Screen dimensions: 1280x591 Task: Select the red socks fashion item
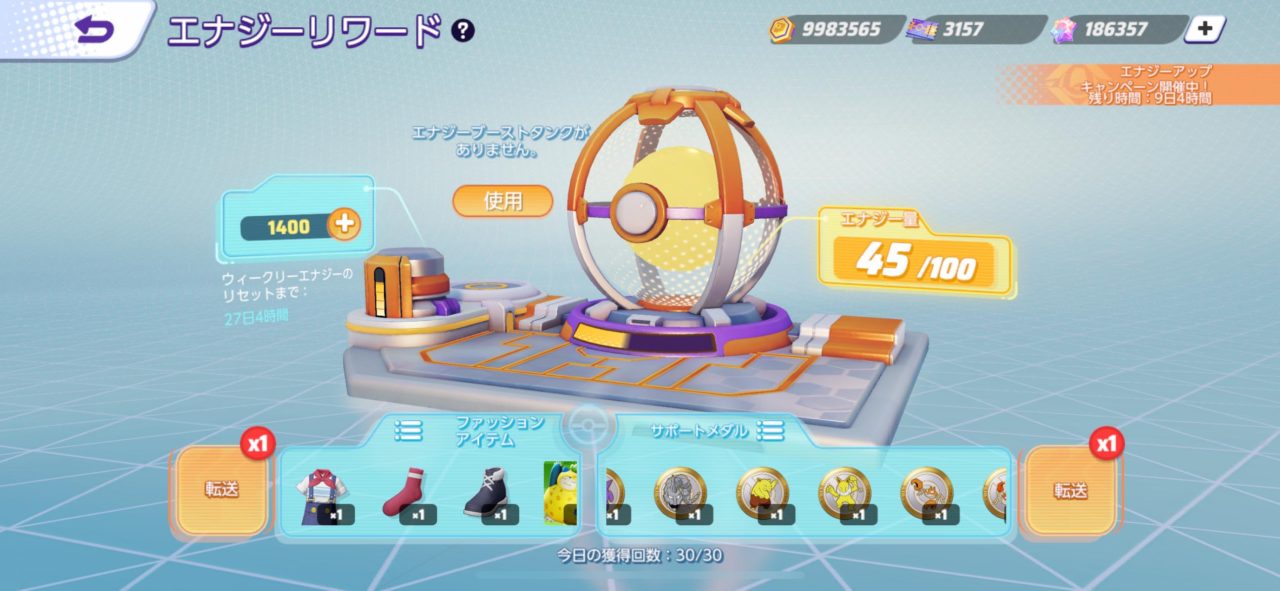tap(404, 494)
